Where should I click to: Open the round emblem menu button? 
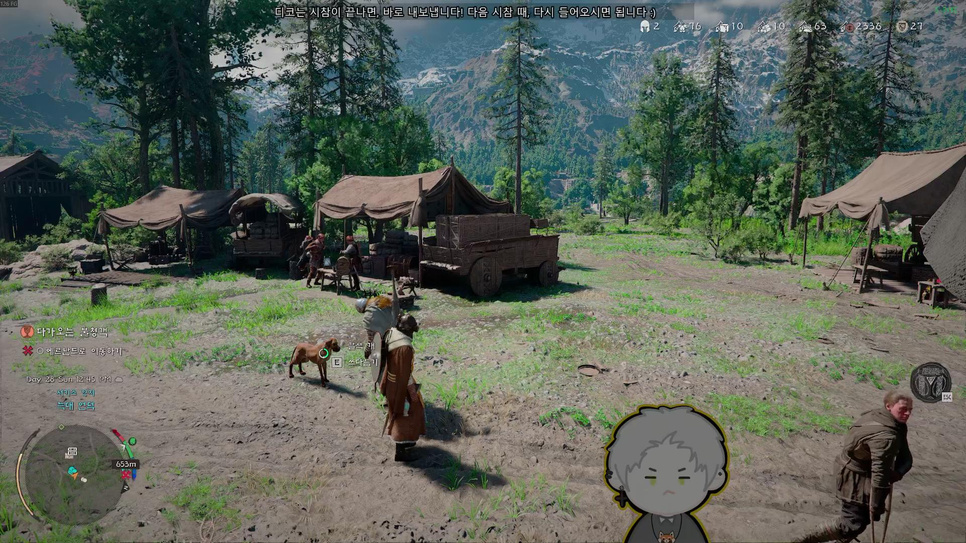coord(930,382)
